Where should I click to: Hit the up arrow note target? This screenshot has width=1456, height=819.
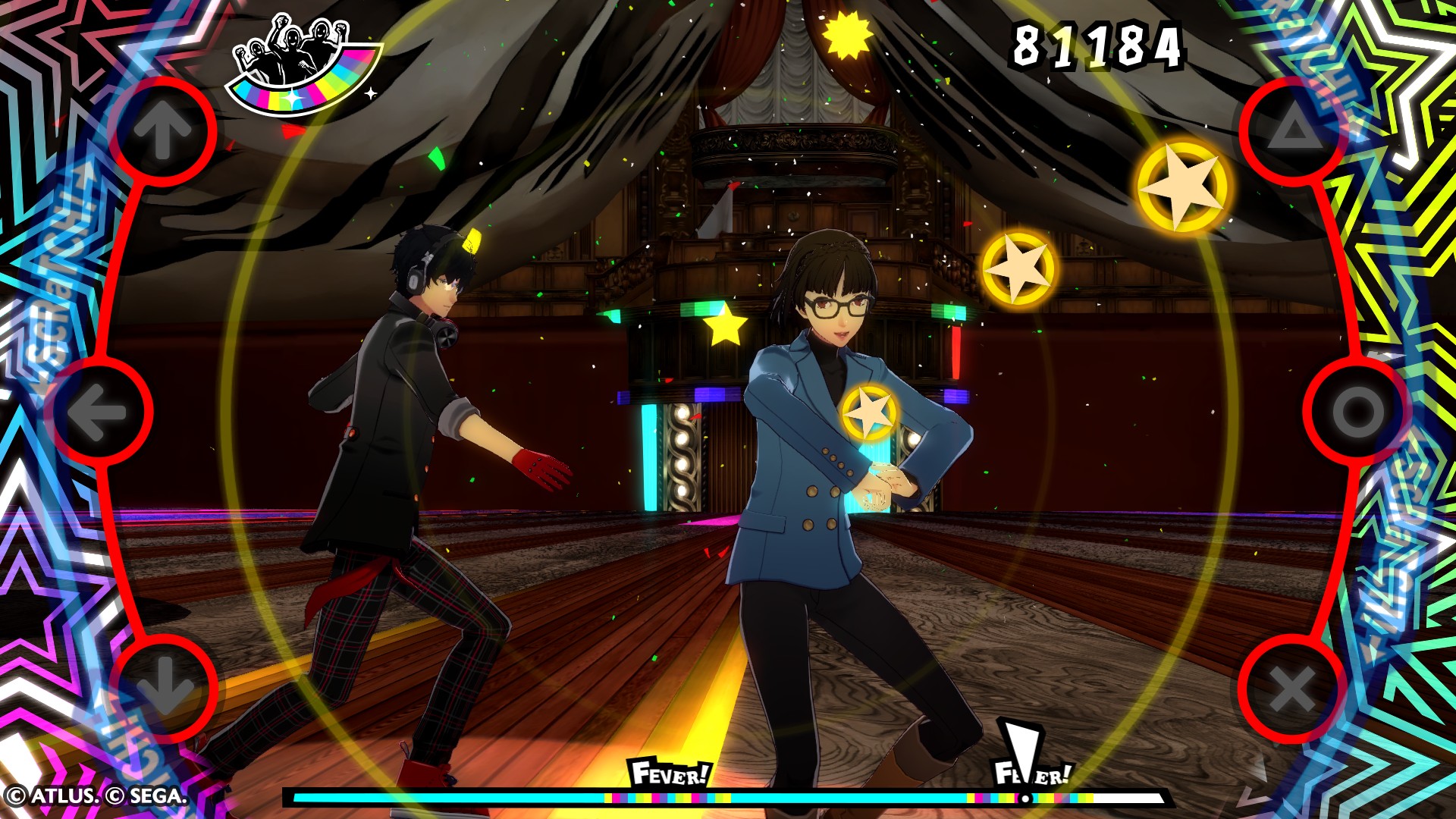click(163, 130)
